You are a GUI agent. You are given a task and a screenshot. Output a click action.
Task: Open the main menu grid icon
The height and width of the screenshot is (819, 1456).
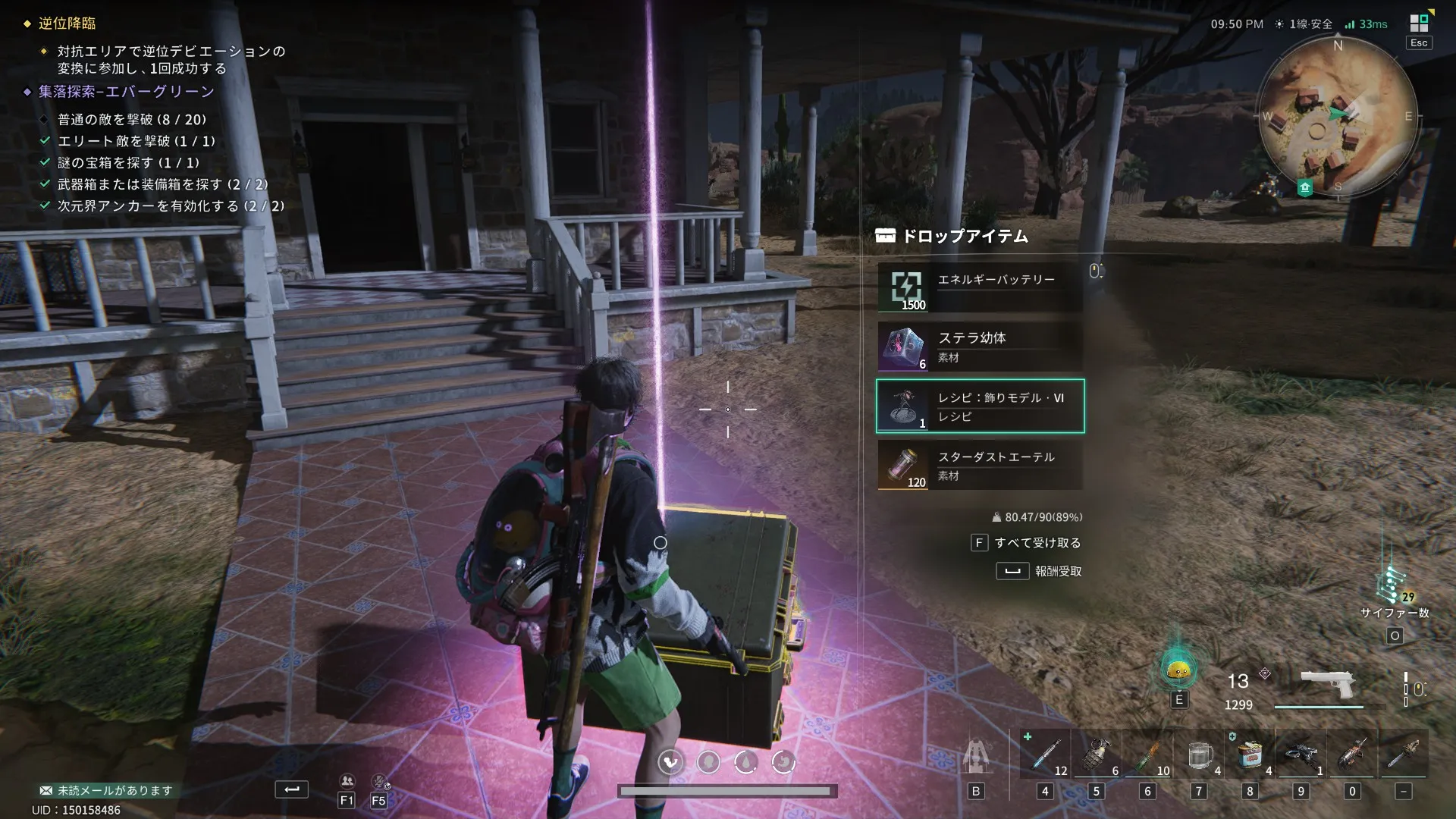pos(1419,24)
